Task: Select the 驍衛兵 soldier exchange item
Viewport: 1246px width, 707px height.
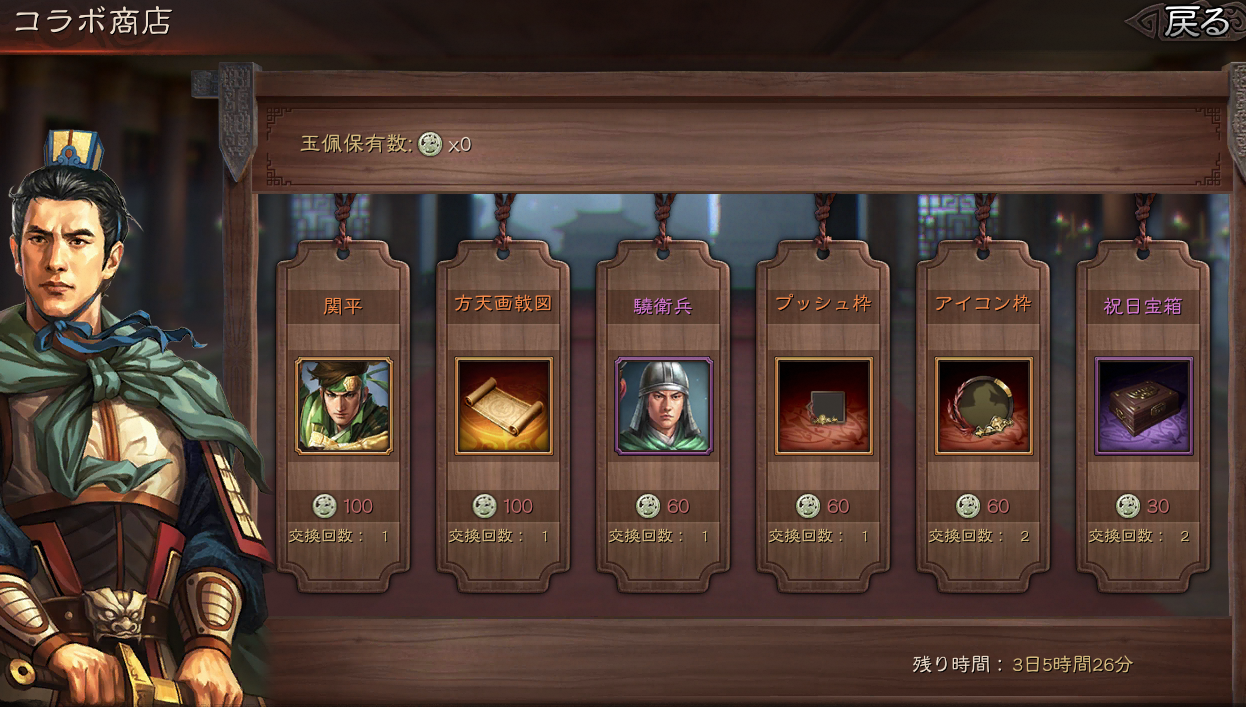Action: [664, 406]
